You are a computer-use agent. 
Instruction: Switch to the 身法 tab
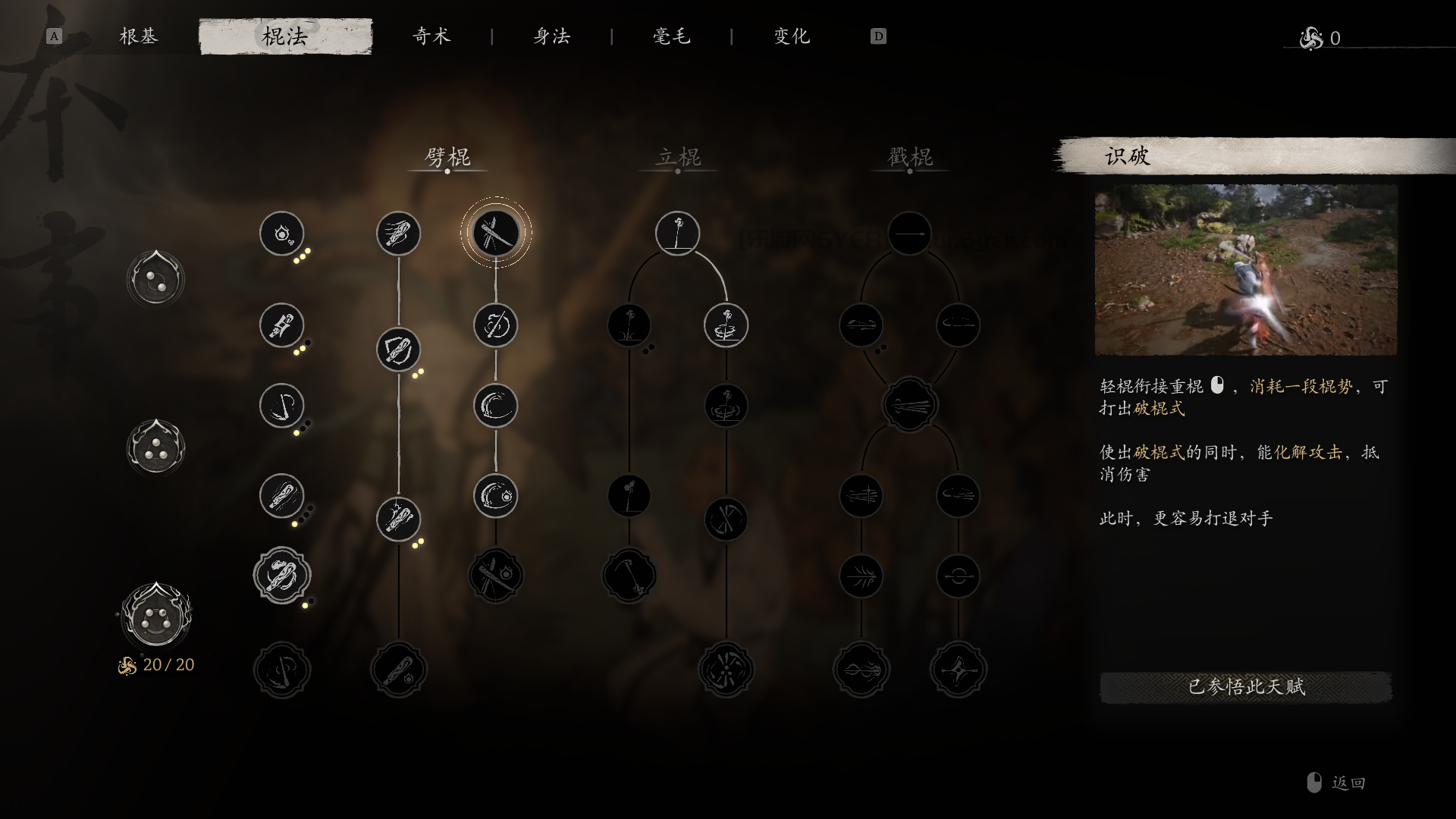pyautogui.click(x=551, y=36)
